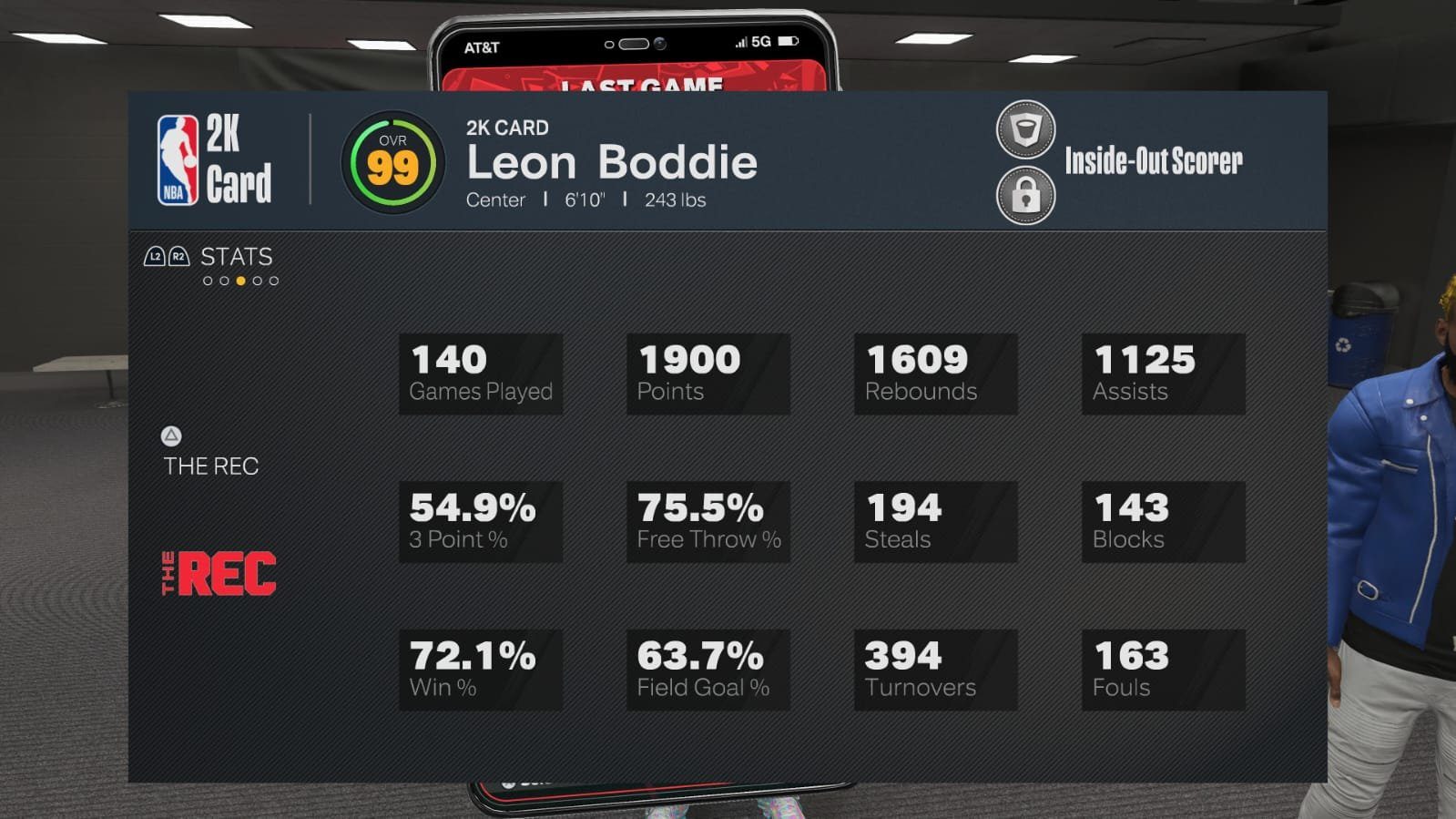The height and width of the screenshot is (819, 1456).
Task: Select the highlighted yellow page dot
Action: (239, 281)
